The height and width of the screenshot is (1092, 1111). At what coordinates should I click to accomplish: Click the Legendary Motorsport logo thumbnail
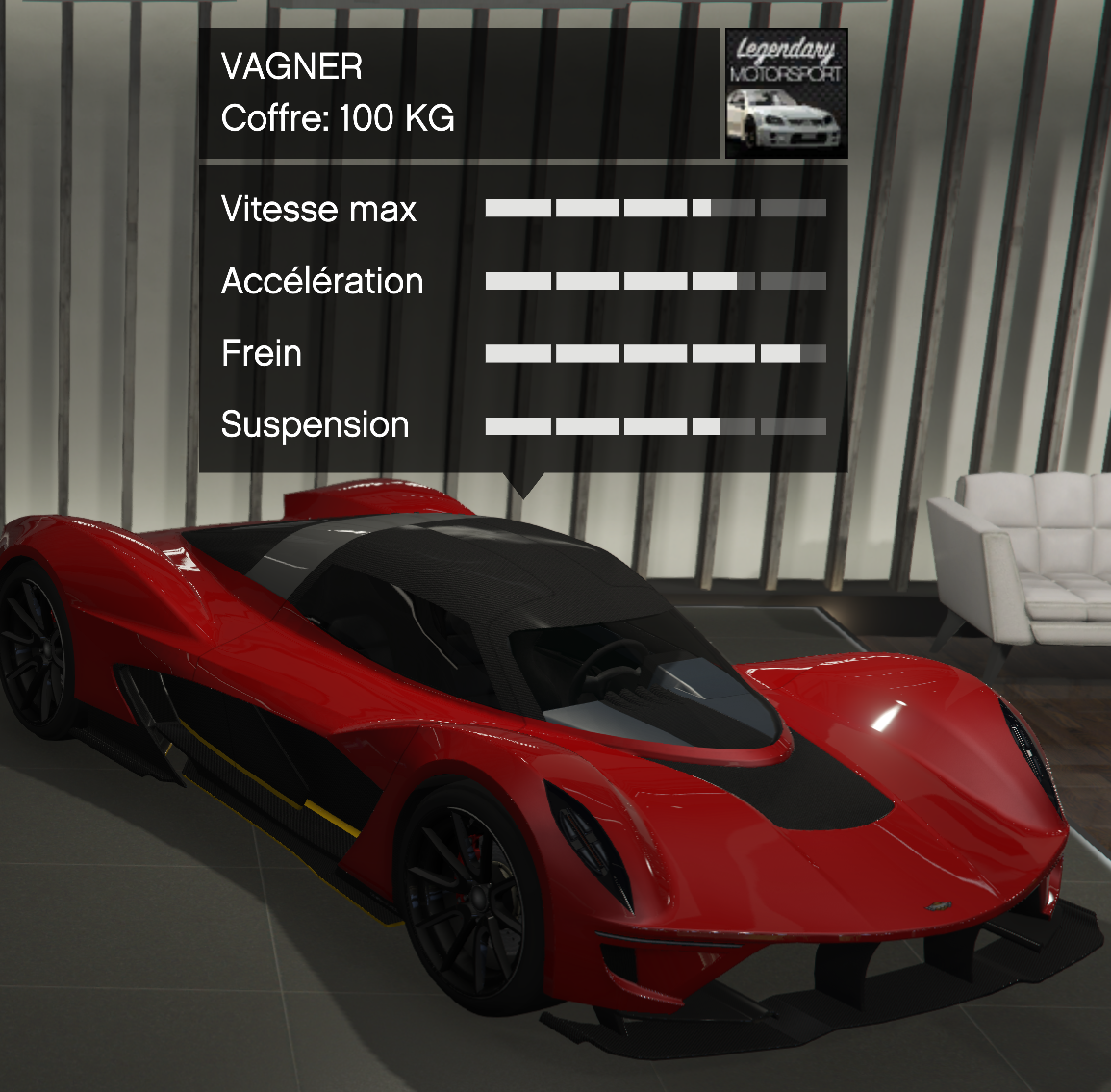click(x=786, y=93)
